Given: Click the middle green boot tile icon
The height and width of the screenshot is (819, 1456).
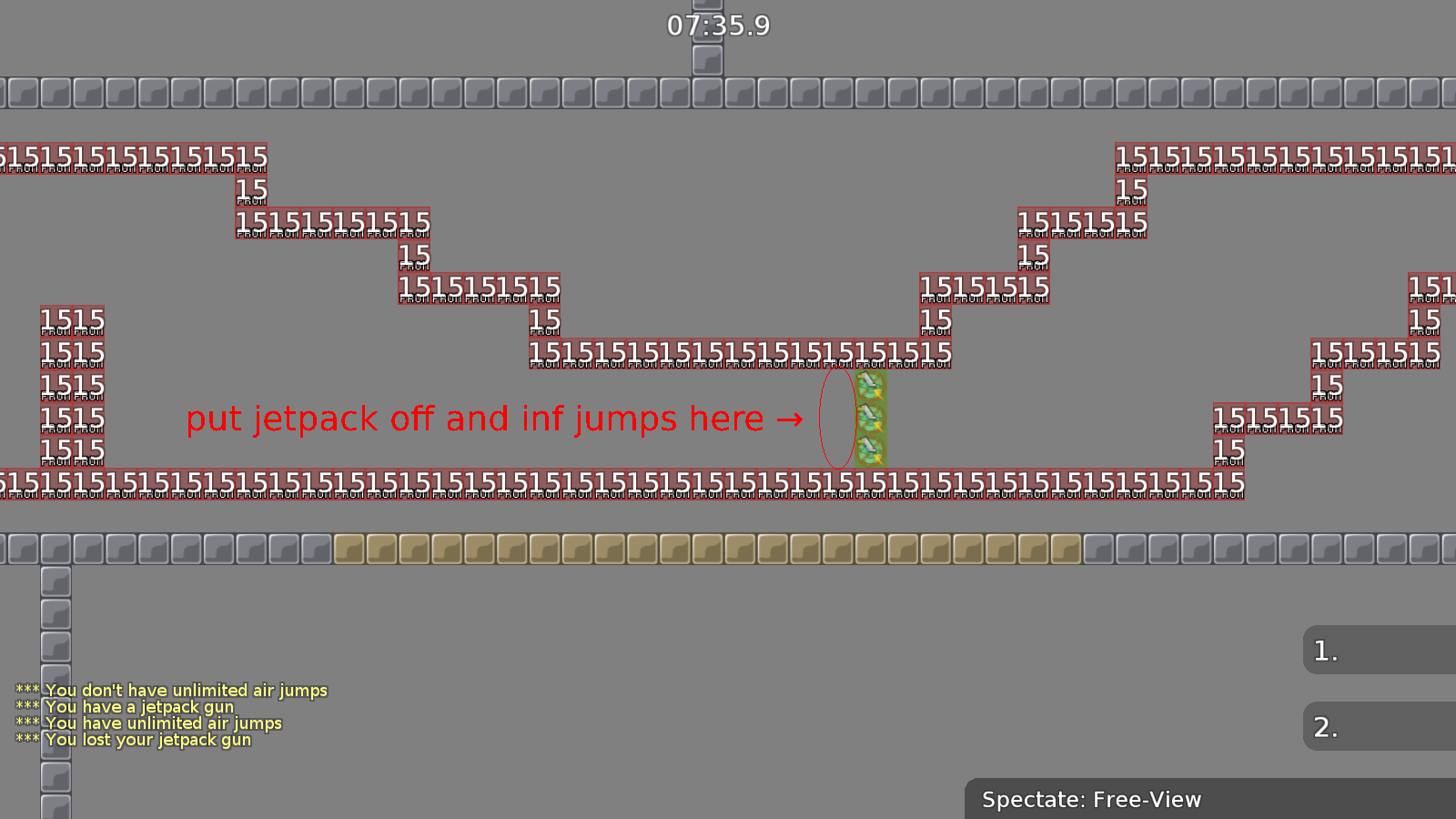Looking at the screenshot, I should tap(870, 418).
